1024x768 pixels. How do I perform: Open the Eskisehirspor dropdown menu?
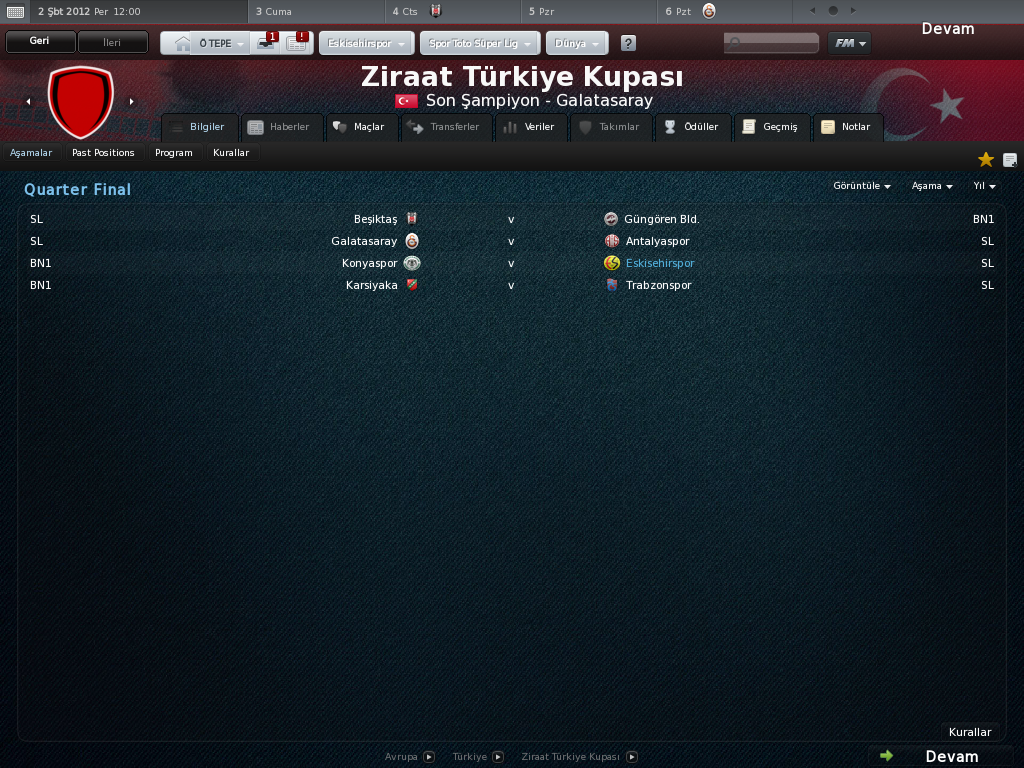[367, 44]
